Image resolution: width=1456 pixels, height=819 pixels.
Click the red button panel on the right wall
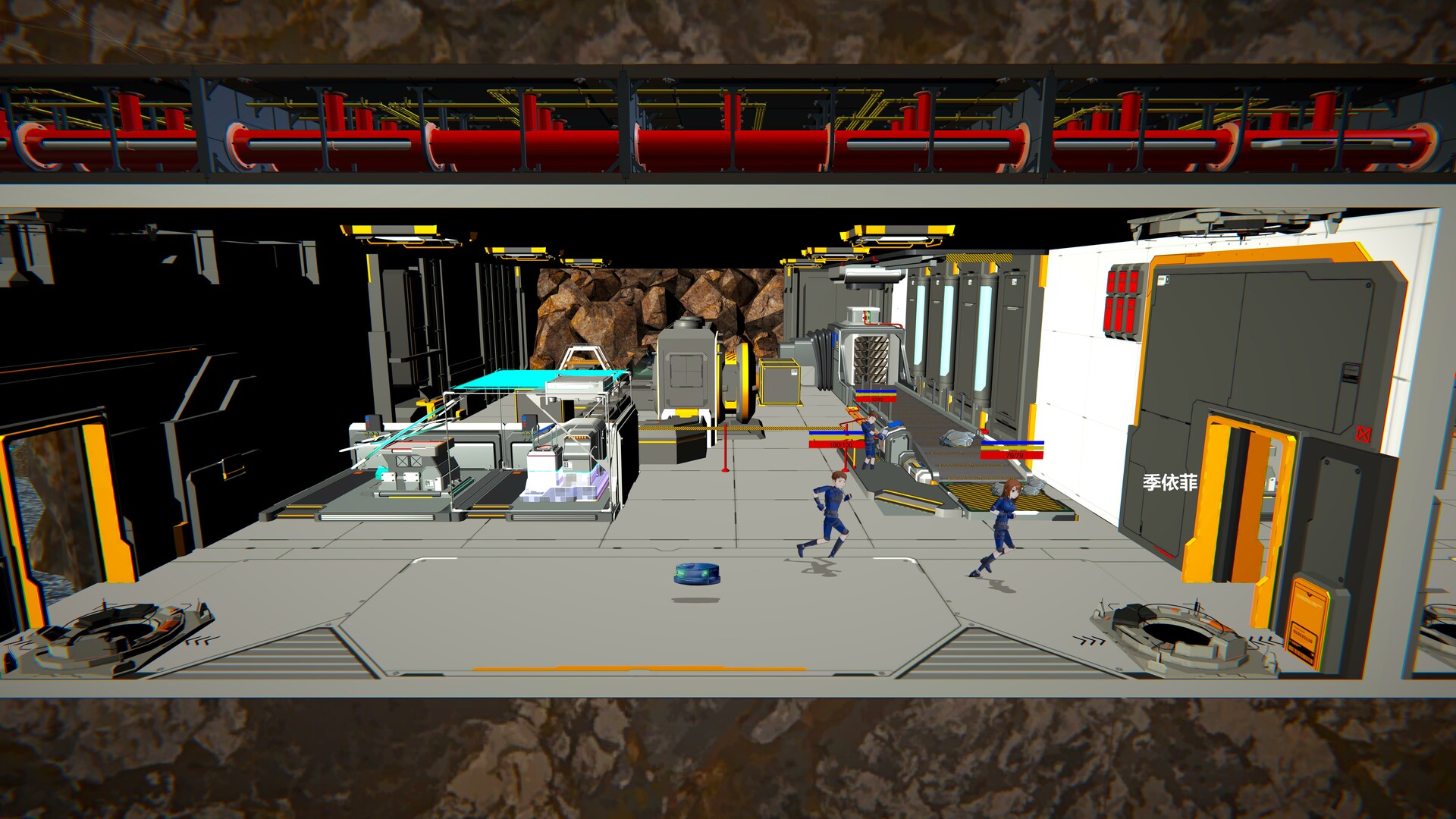tap(1122, 296)
